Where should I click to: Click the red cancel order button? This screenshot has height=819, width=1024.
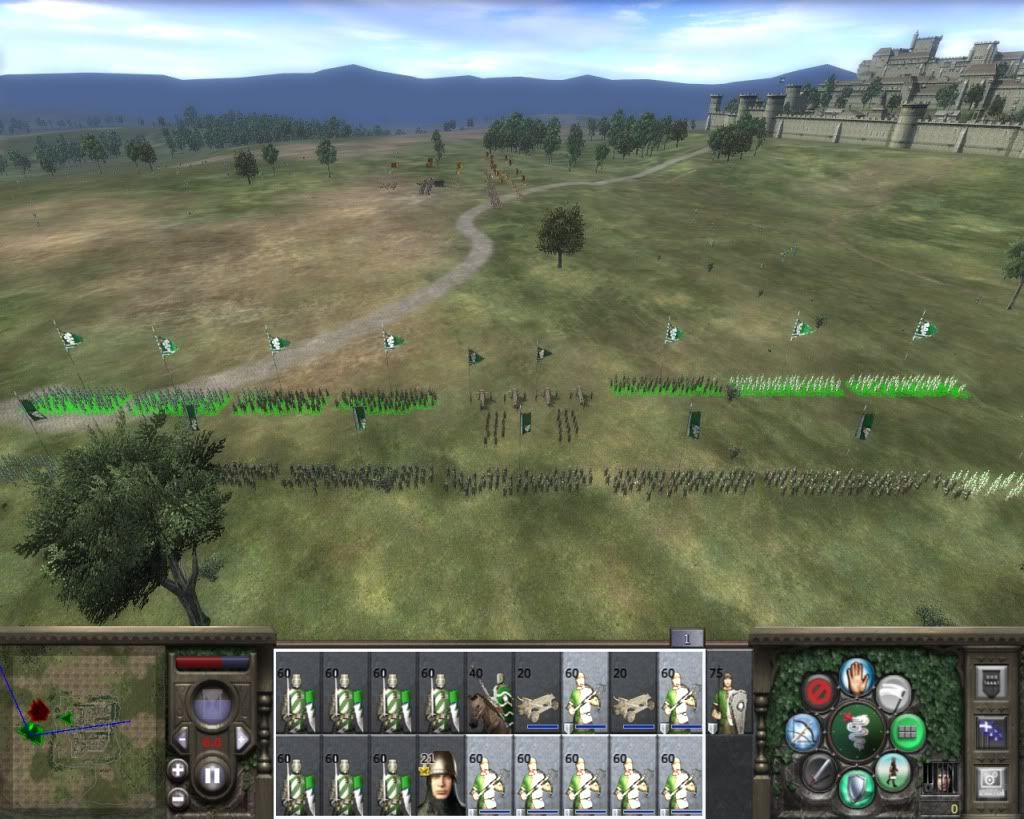tap(819, 692)
